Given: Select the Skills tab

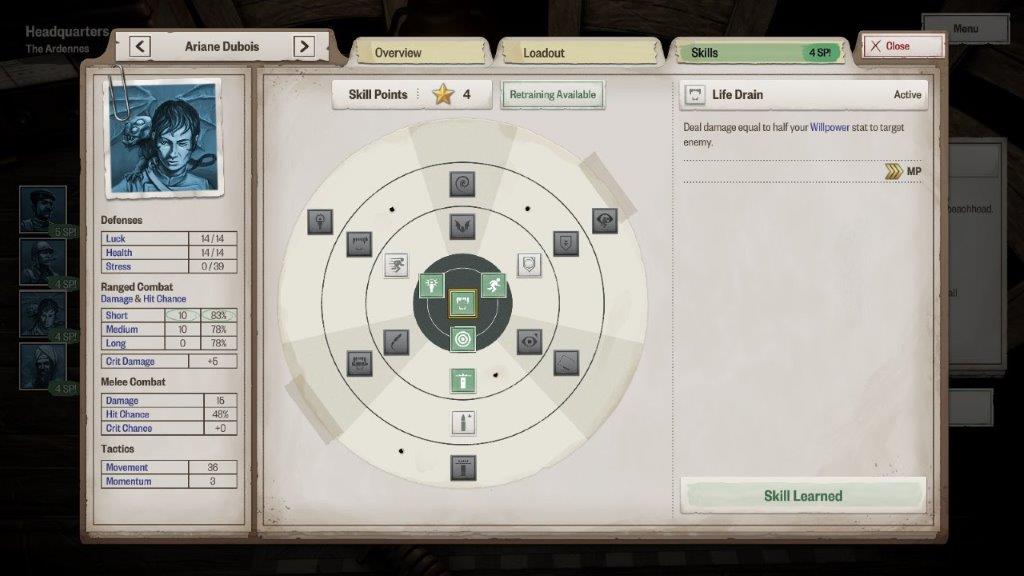Looking at the screenshot, I should 756,52.
